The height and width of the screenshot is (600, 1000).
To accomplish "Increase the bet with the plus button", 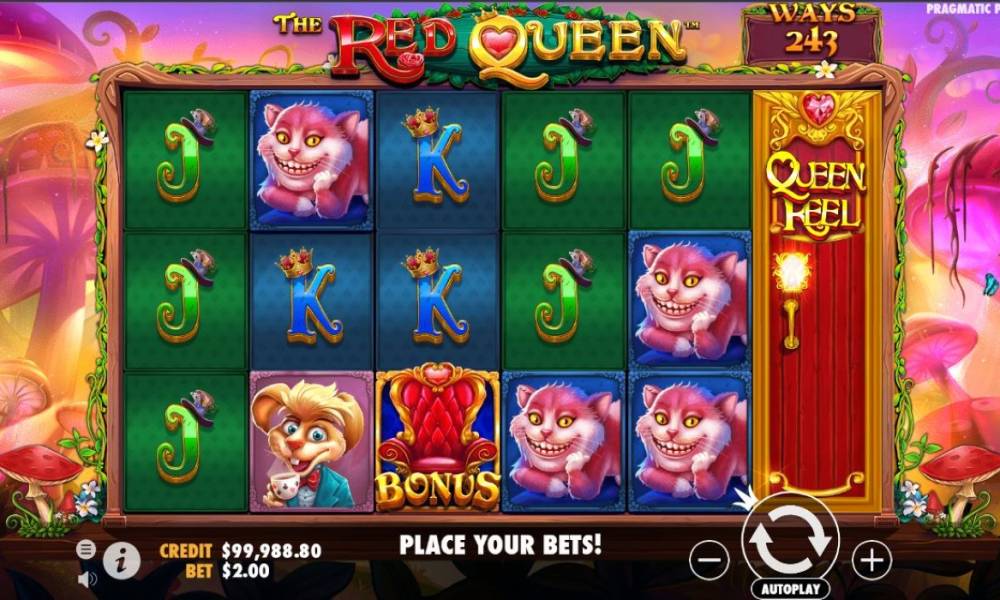I will click(x=872, y=559).
